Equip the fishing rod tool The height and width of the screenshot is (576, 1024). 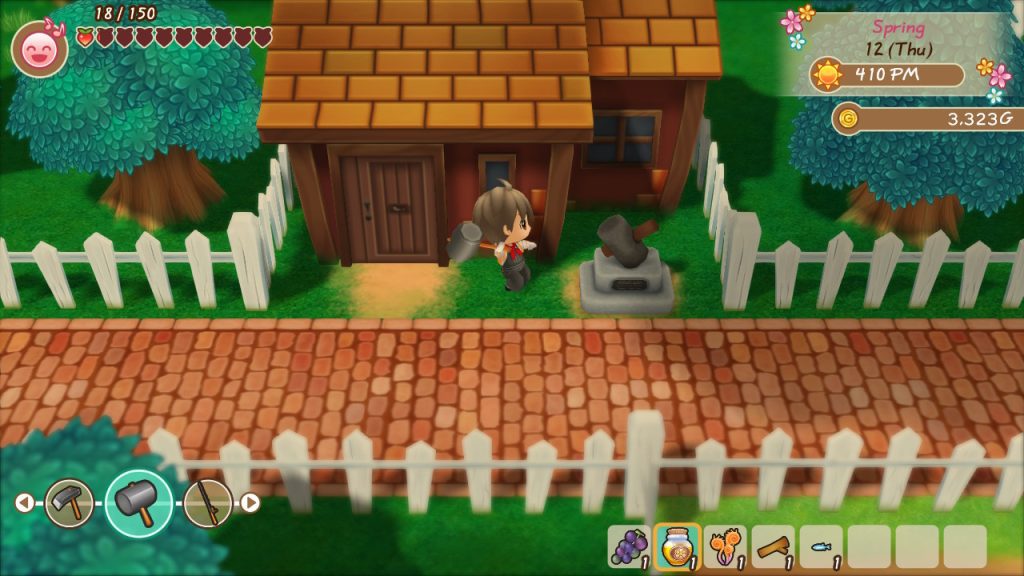(x=207, y=502)
